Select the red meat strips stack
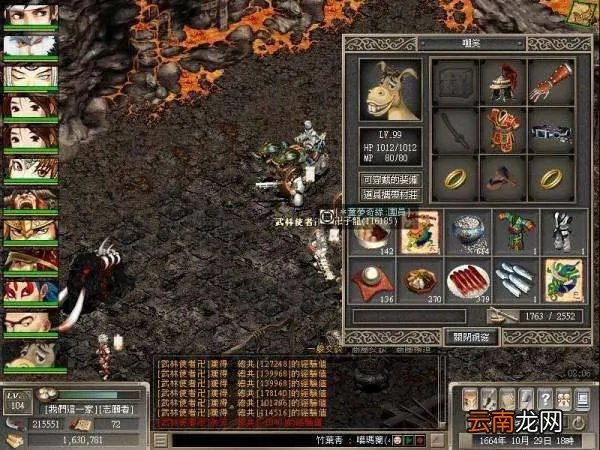The width and height of the screenshot is (600, 450). click(x=468, y=282)
